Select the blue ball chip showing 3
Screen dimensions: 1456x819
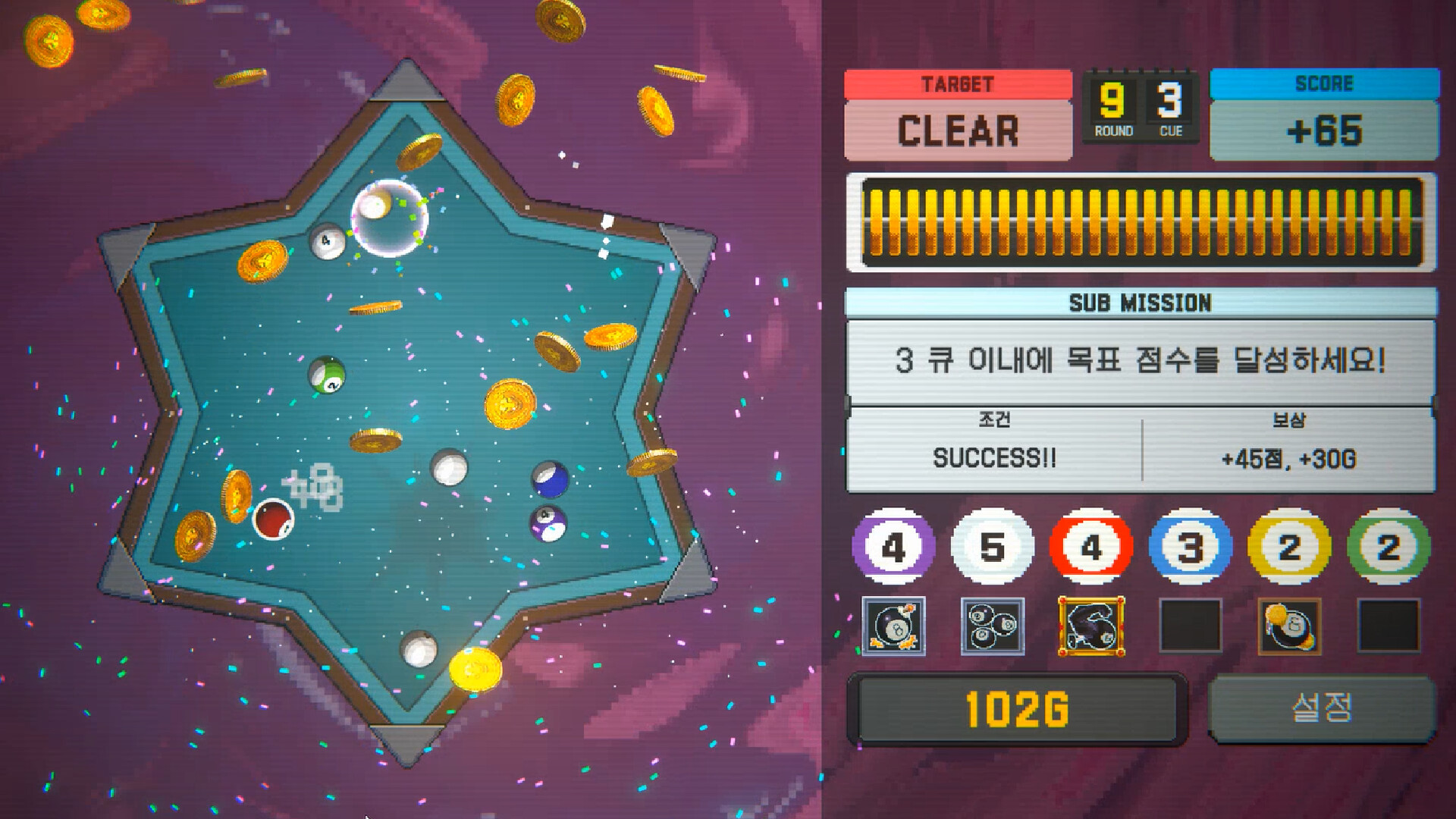(x=1191, y=548)
